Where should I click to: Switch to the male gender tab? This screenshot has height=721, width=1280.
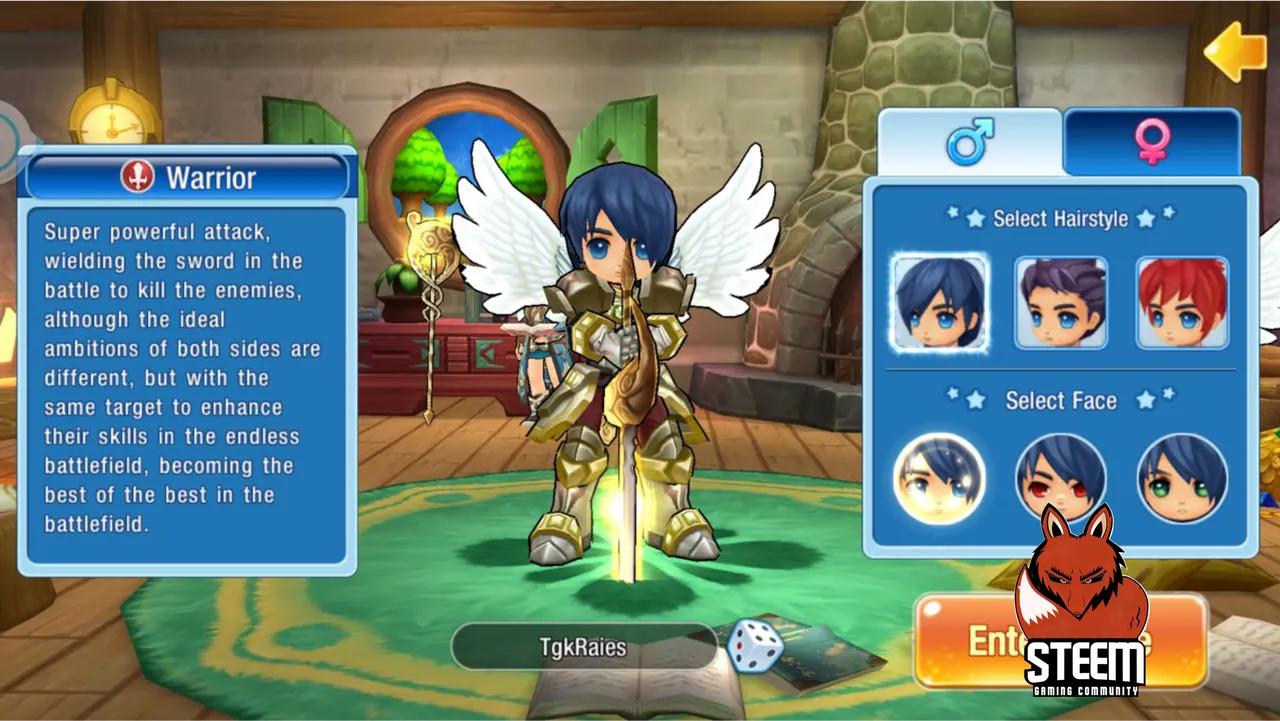tap(969, 142)
